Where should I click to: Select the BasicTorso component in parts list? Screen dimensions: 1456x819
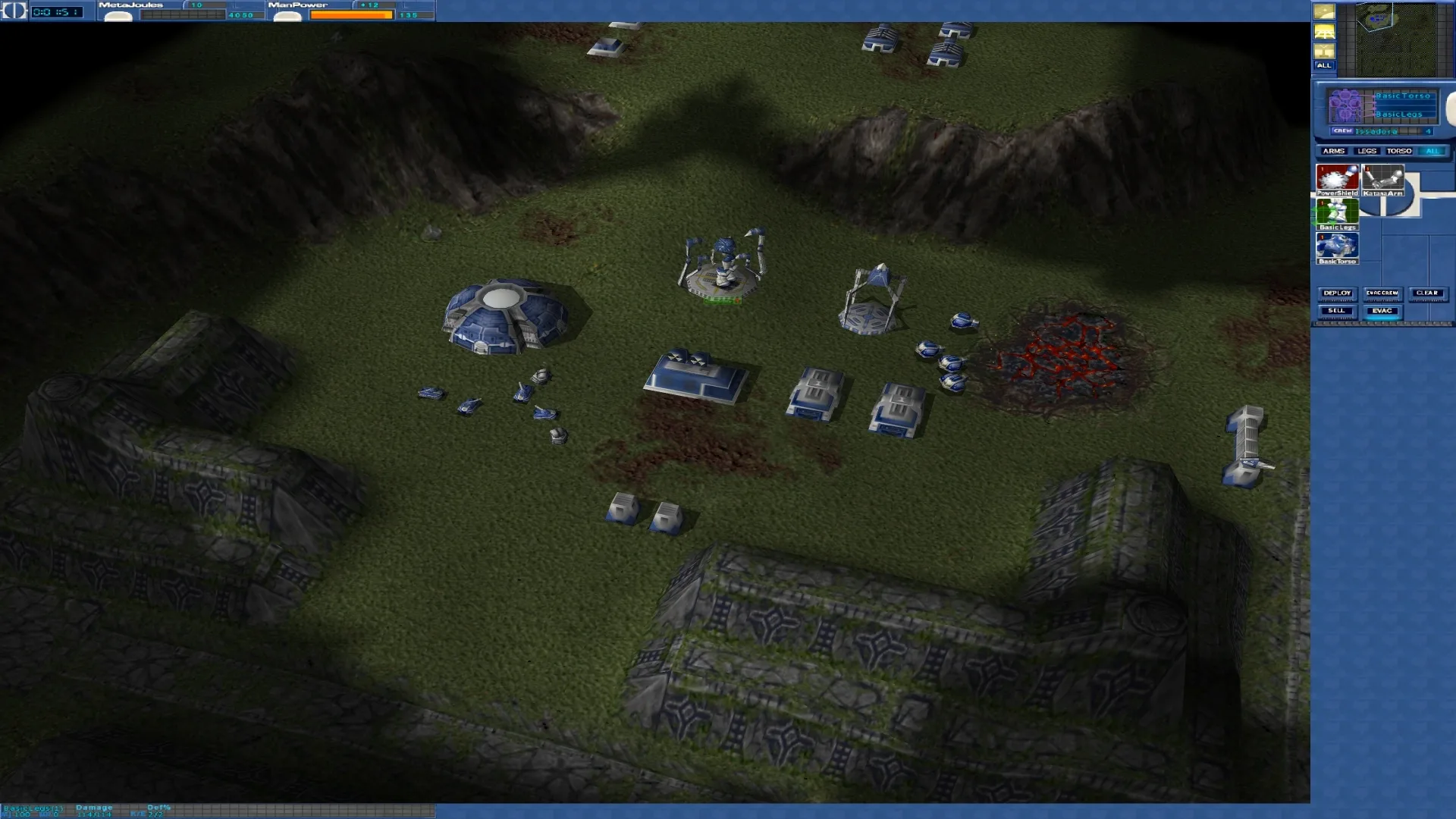(x=1337, y=246)
